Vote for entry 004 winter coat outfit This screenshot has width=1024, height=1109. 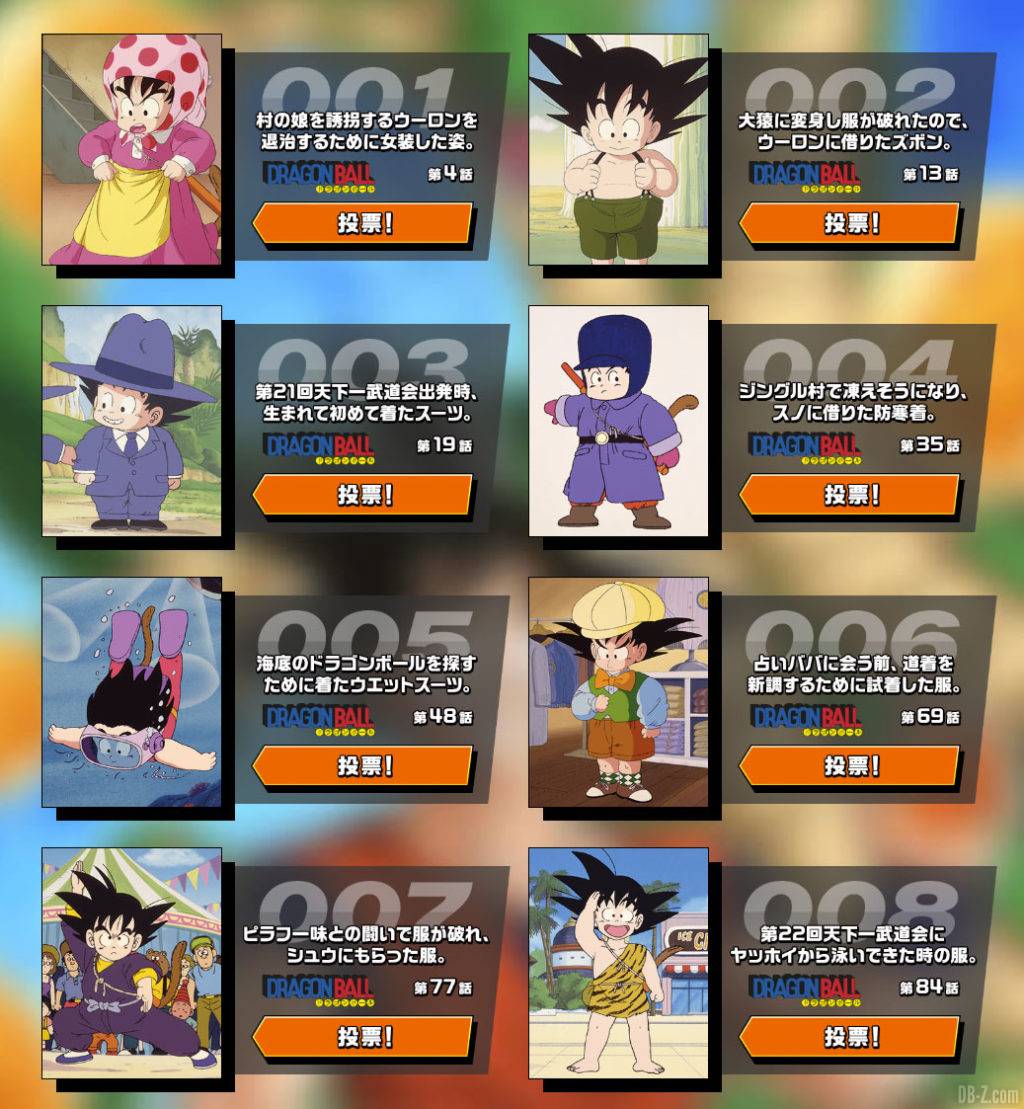coord(849,495)
